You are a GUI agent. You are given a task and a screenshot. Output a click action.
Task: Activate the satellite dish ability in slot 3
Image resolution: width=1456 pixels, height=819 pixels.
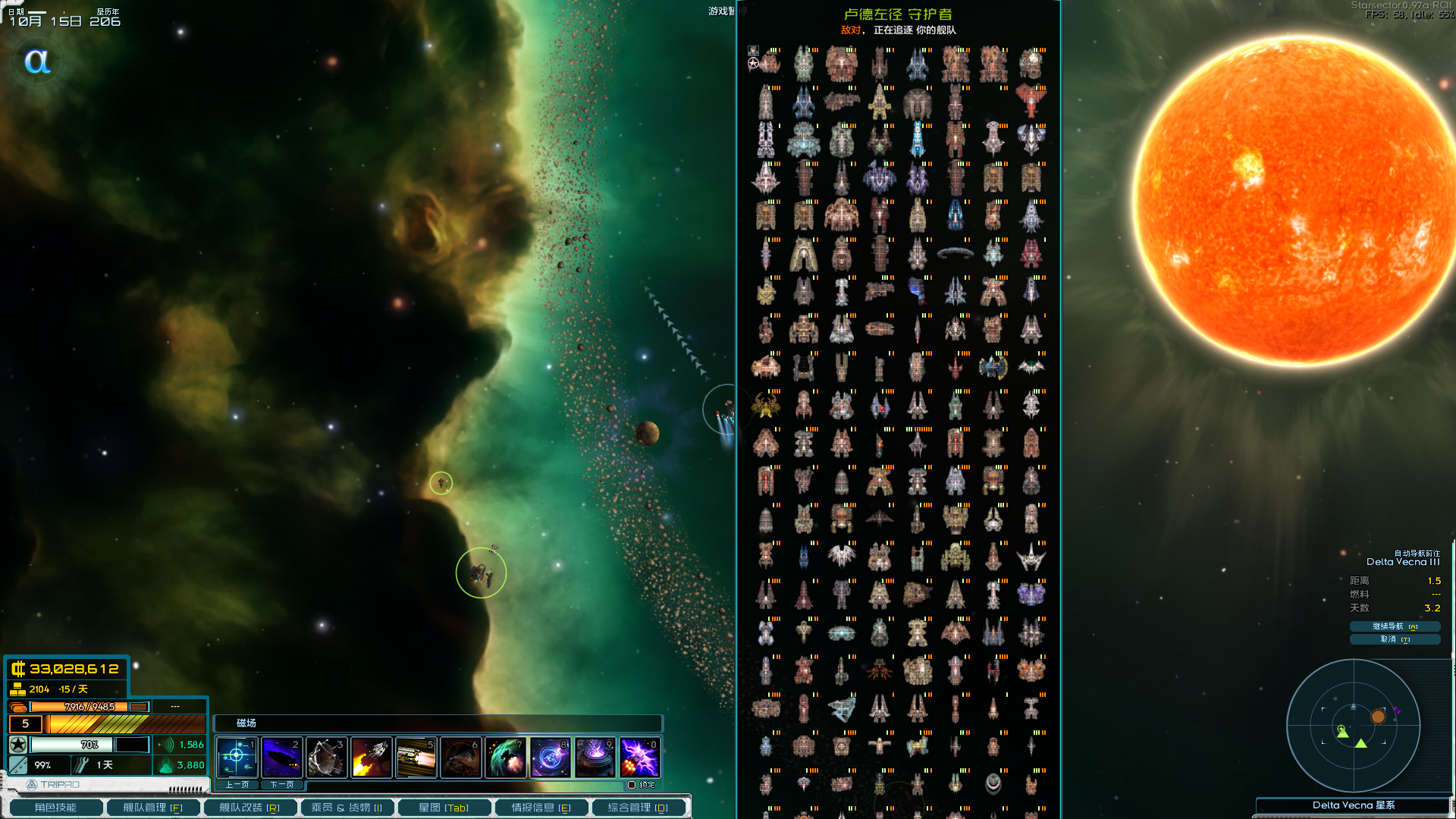coord(326,757)
